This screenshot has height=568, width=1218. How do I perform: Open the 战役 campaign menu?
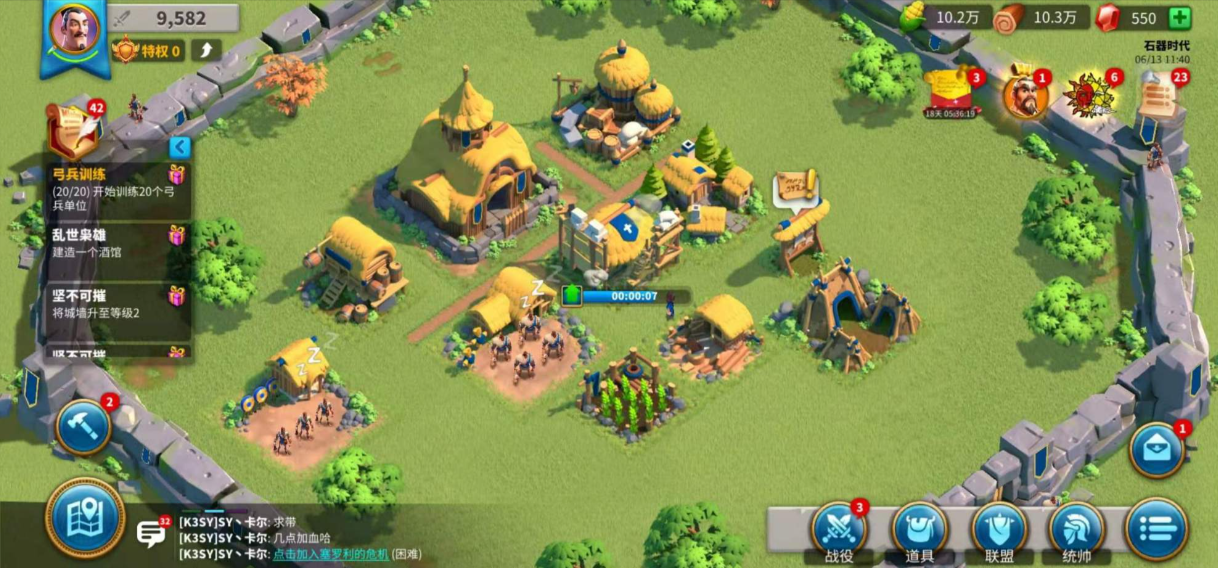(838, 531)
